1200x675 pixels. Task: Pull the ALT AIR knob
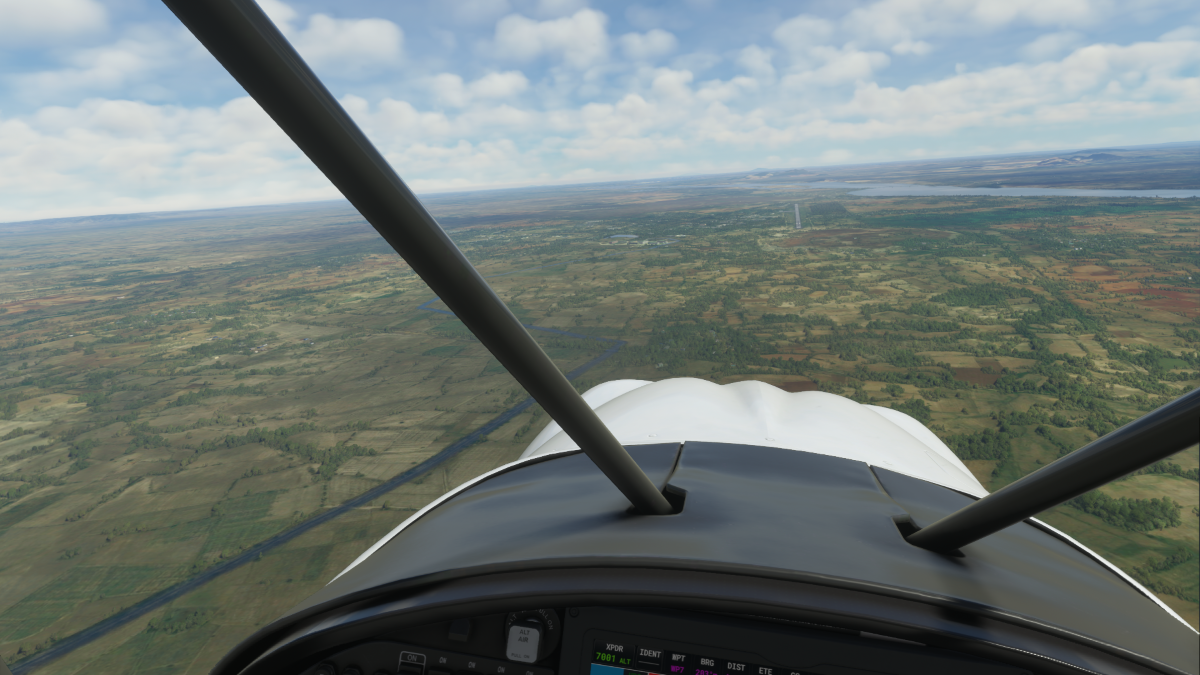coord(522,641)
